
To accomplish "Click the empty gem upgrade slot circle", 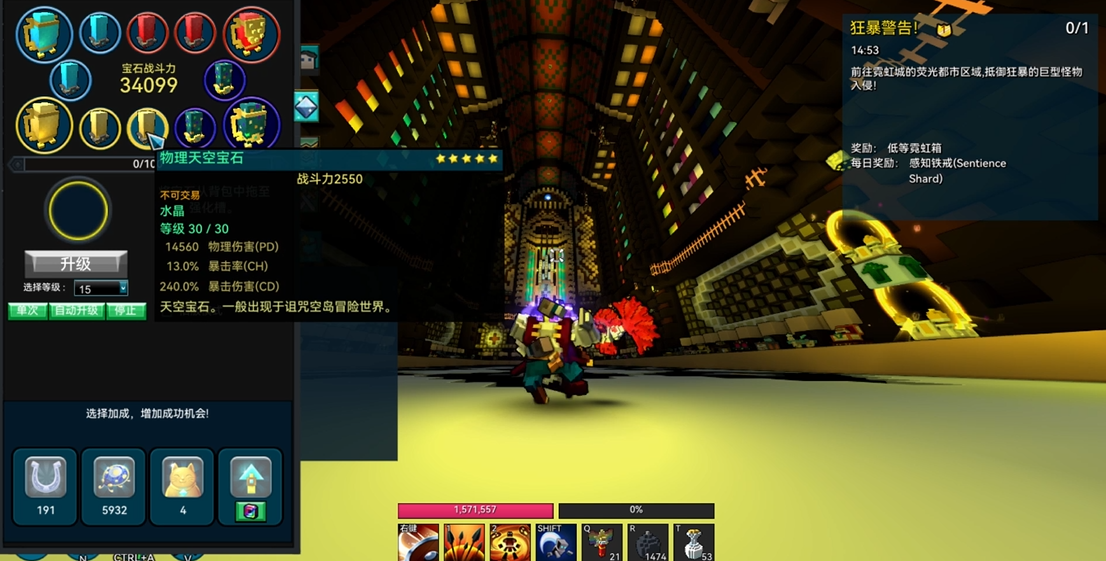I will click(x=77, y=211).
